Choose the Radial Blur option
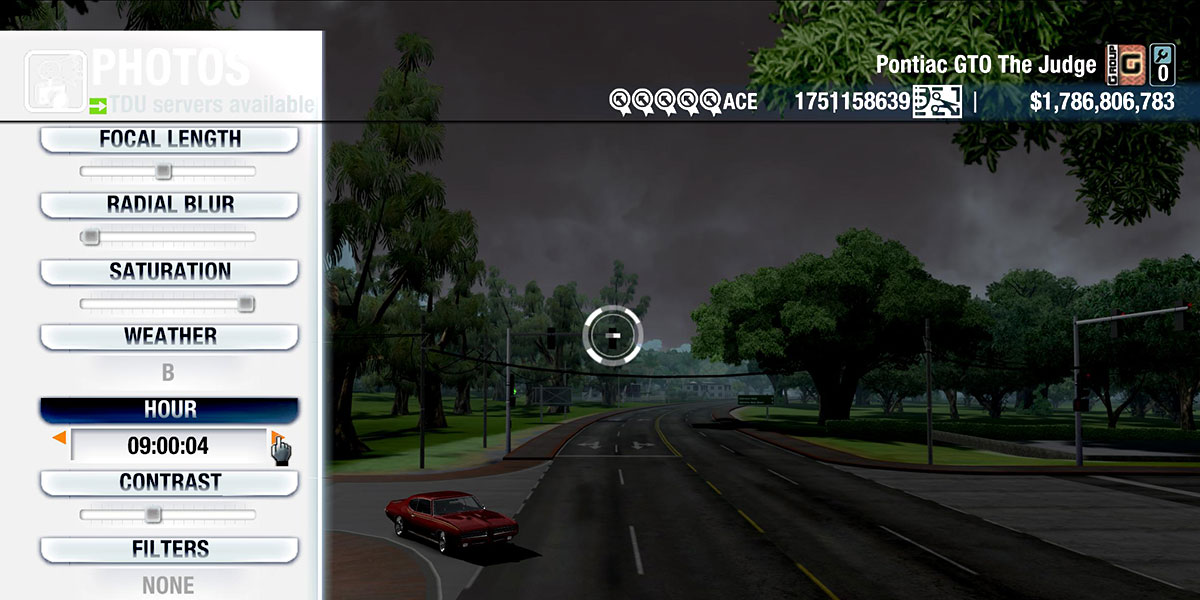 169,204
